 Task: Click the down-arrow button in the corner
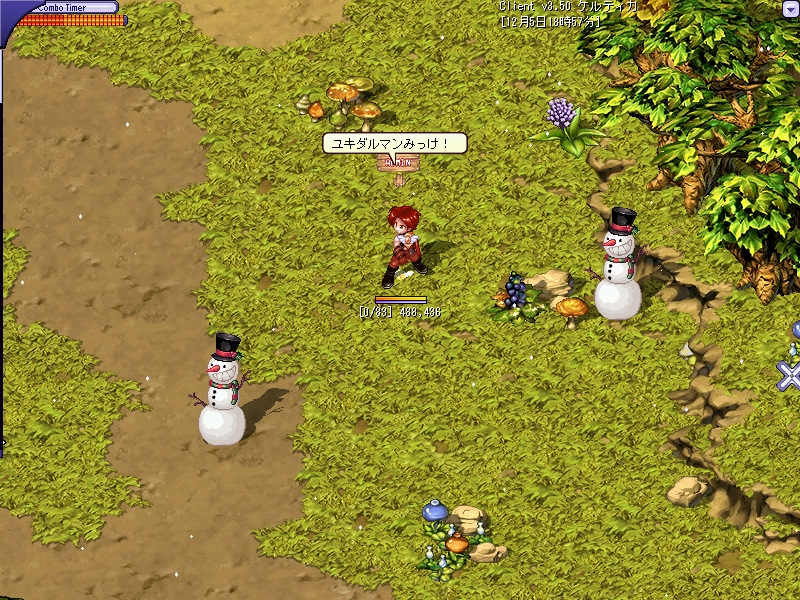pyautogui.click(x=791, y=8)
